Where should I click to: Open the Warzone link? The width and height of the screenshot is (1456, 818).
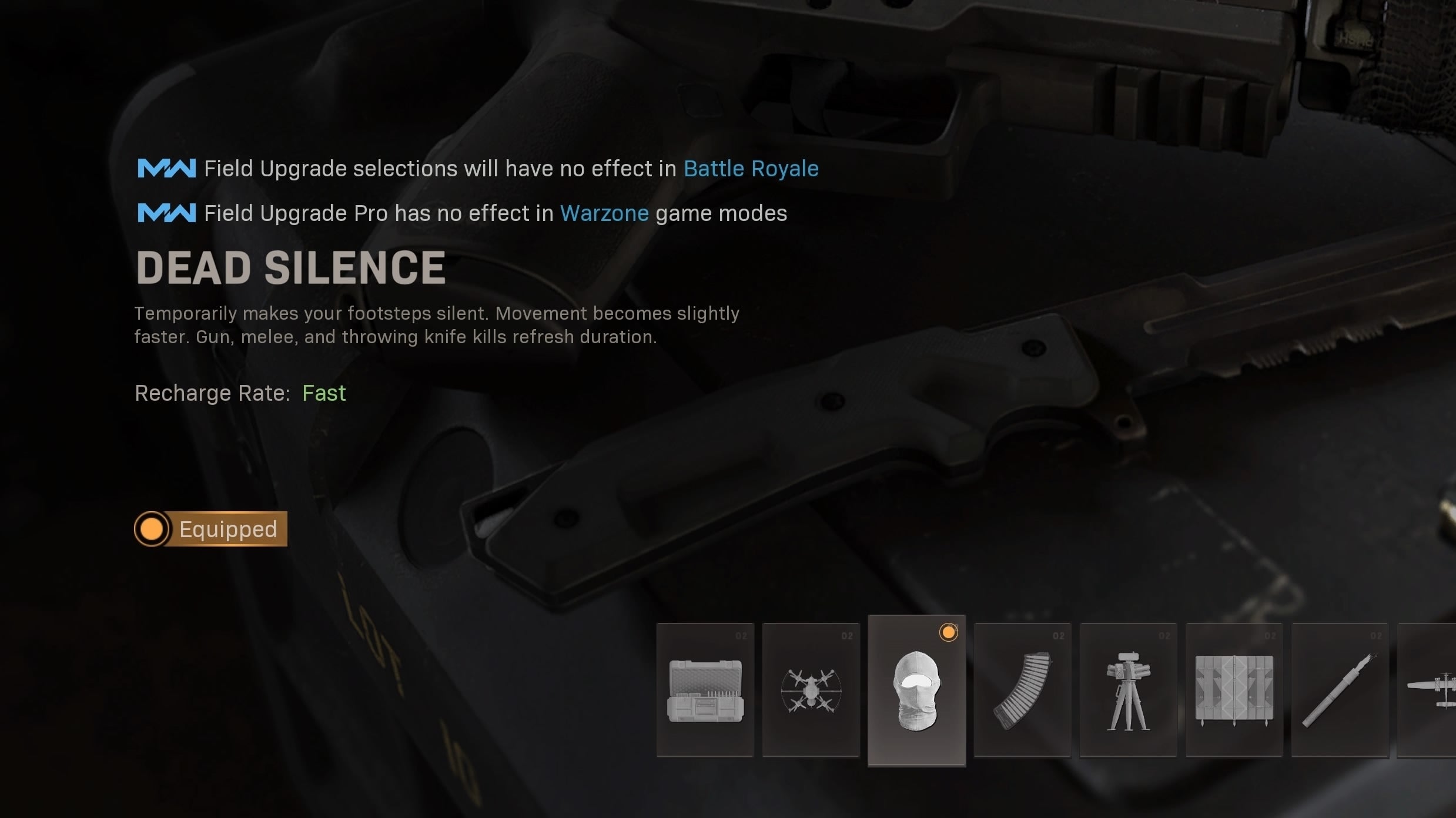604,213
